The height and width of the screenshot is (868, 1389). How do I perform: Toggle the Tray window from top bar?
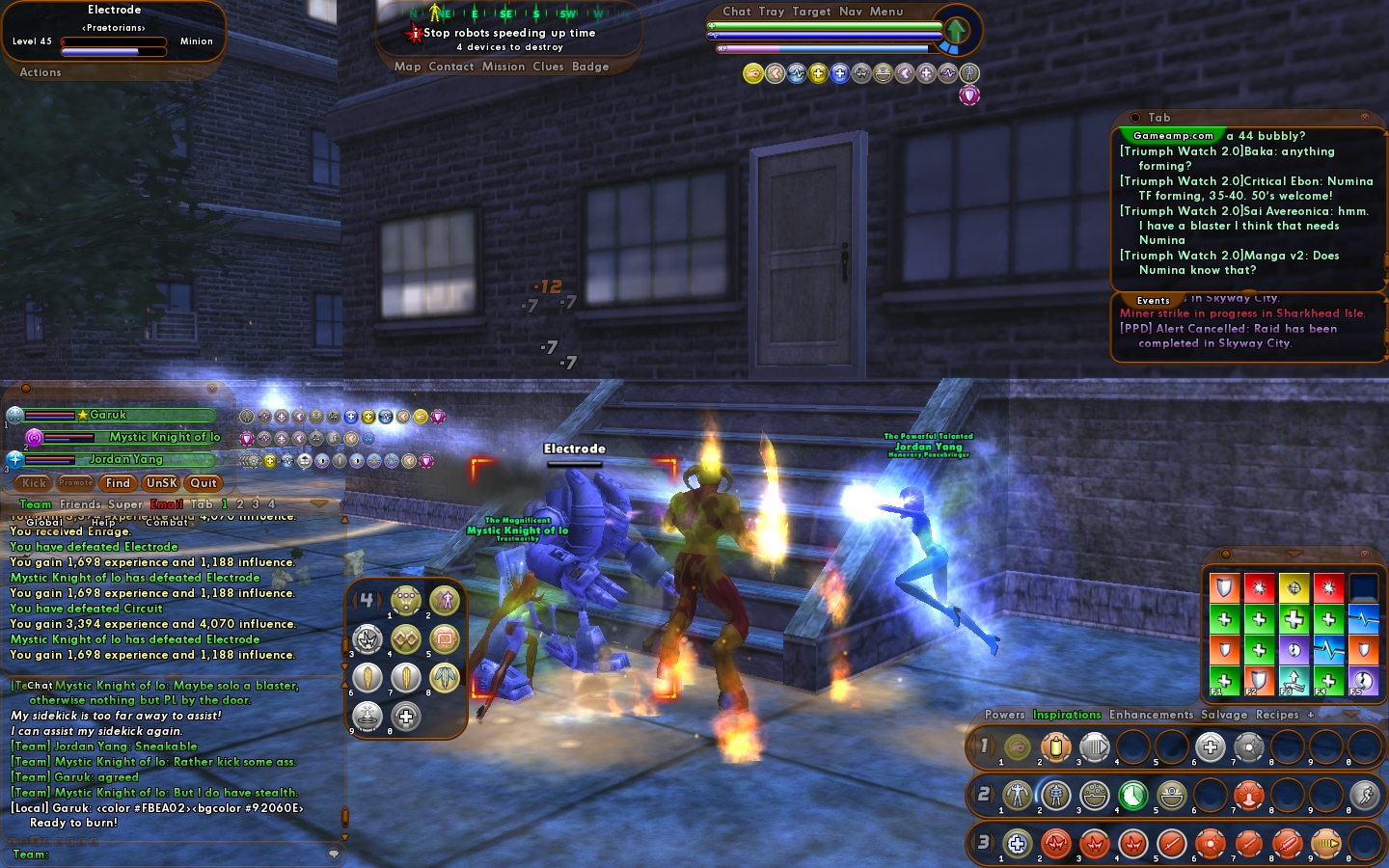[x=772, y=12]
